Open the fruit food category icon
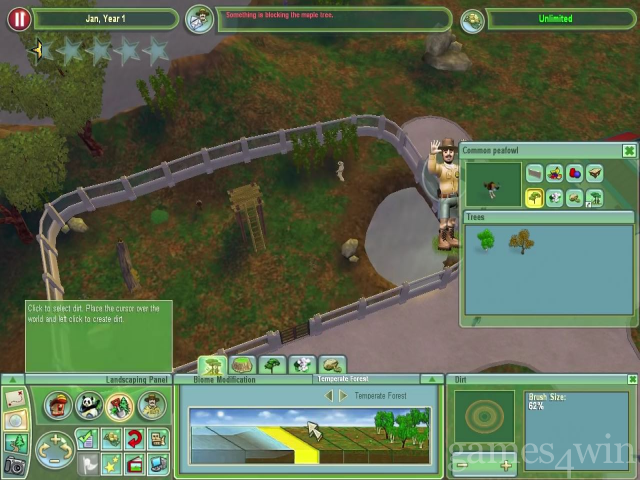 (x=555, y=175)
